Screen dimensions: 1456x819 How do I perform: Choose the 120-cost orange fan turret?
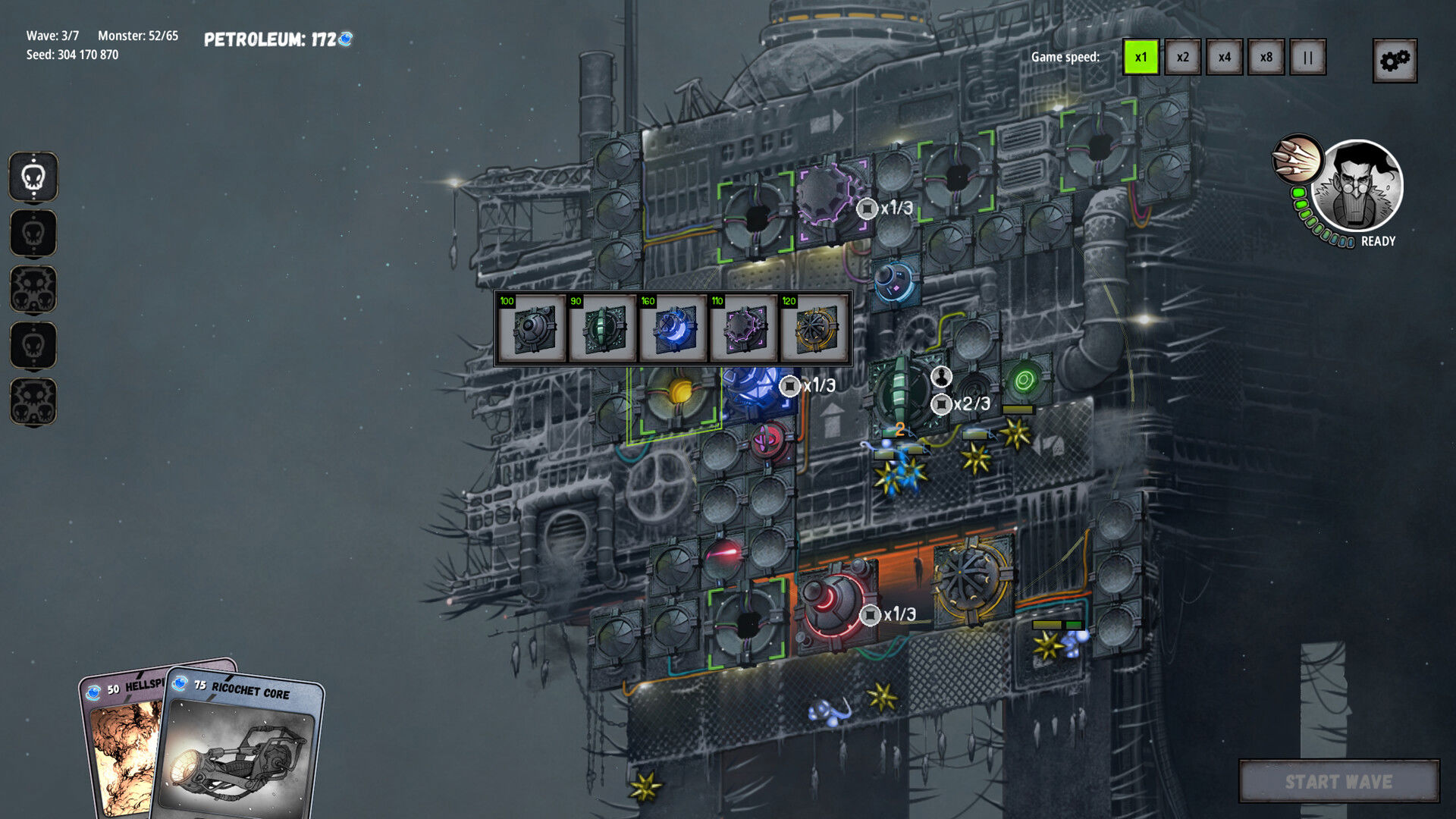(x=814, y=329)
